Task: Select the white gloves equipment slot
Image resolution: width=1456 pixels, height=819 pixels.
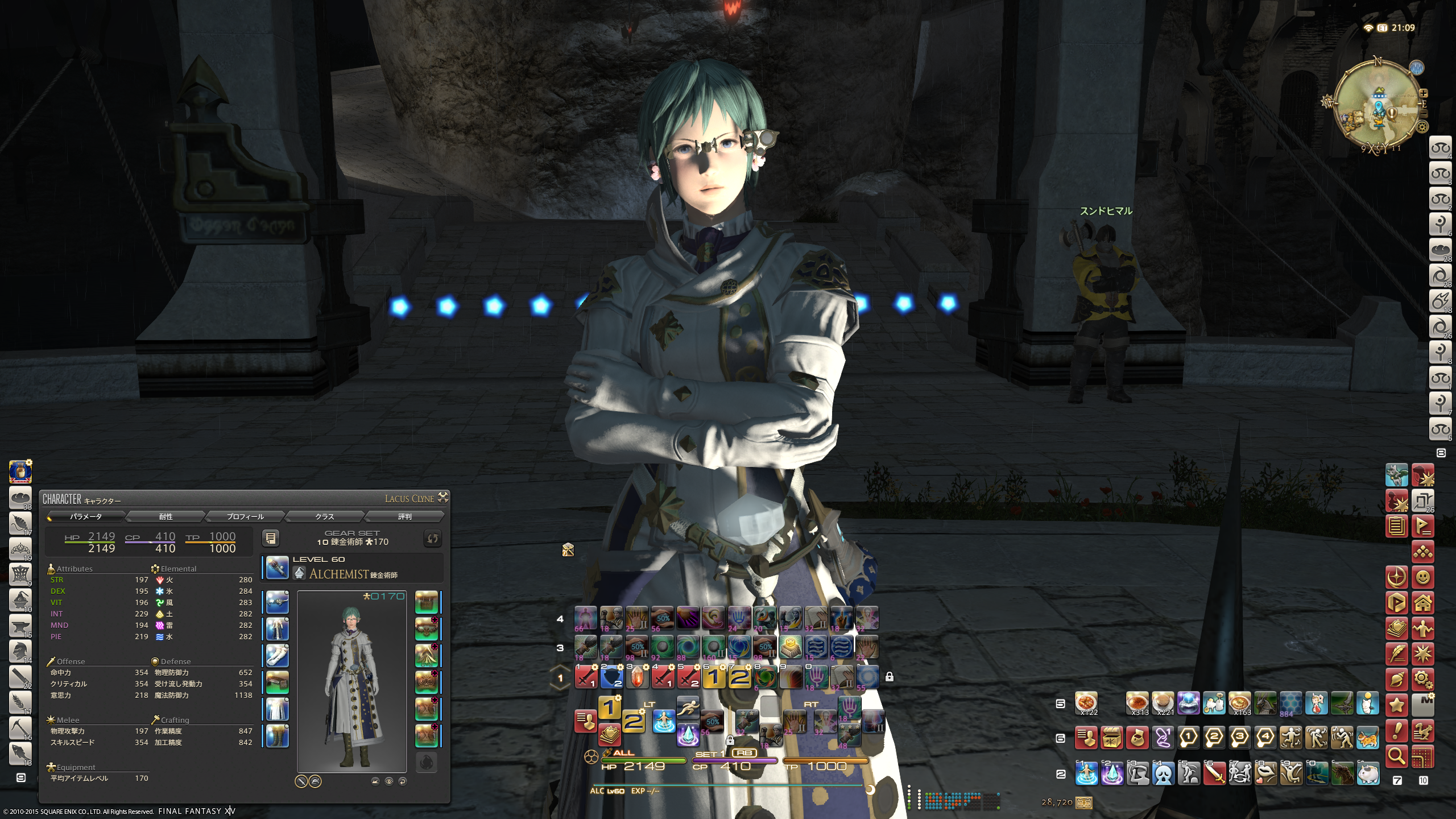Action: (278, 655)
